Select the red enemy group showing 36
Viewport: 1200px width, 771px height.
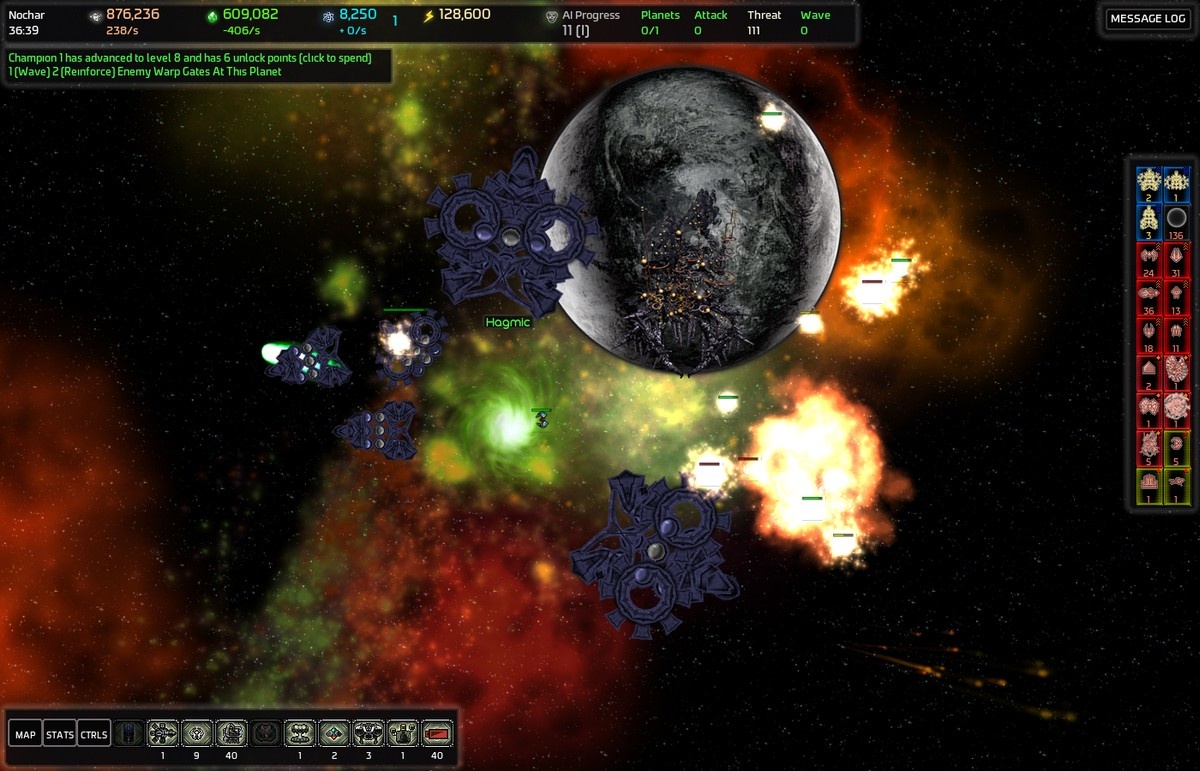tap(1149, 296)
